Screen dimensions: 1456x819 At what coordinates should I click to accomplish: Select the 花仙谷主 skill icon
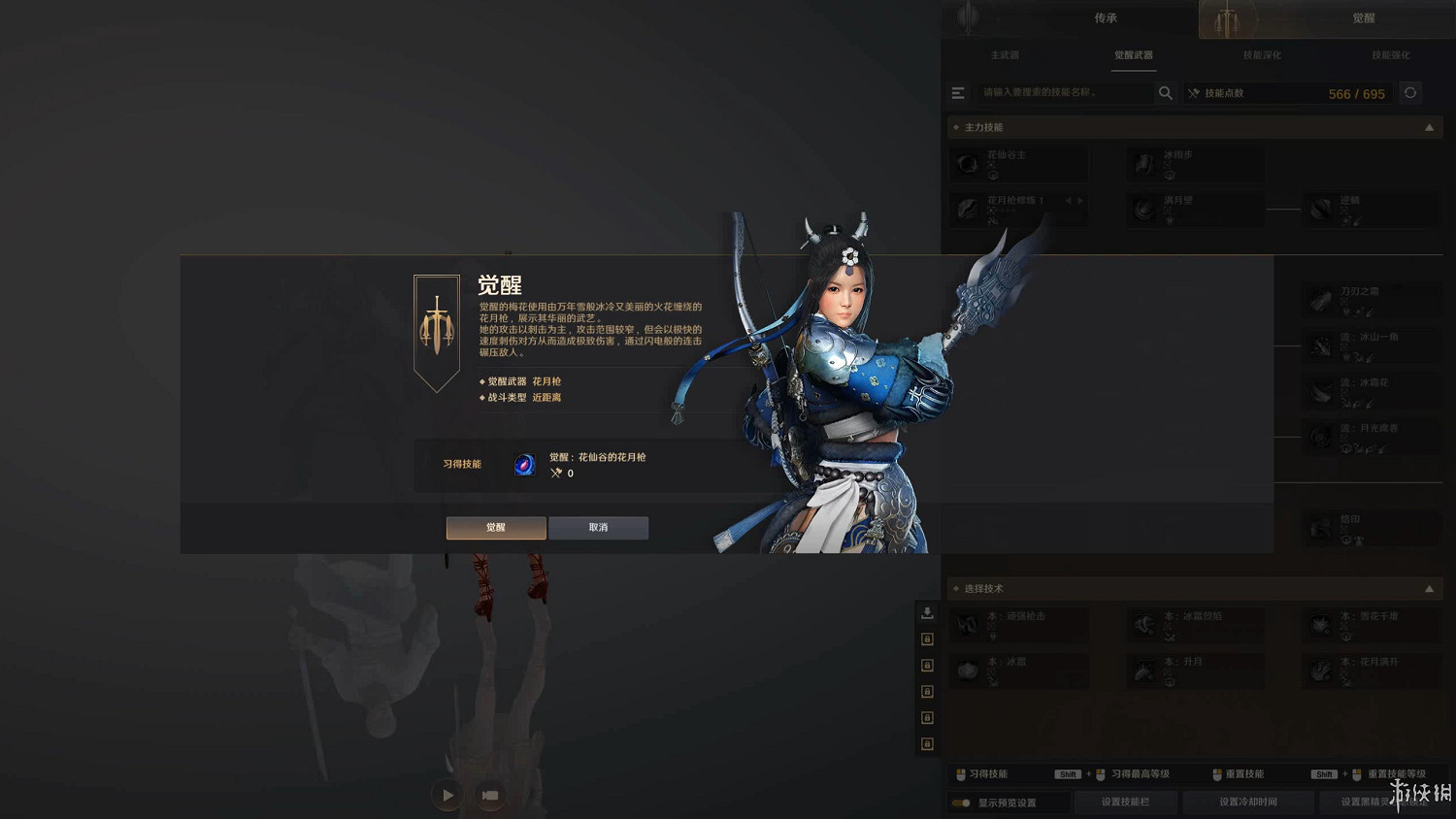(967, 163)
